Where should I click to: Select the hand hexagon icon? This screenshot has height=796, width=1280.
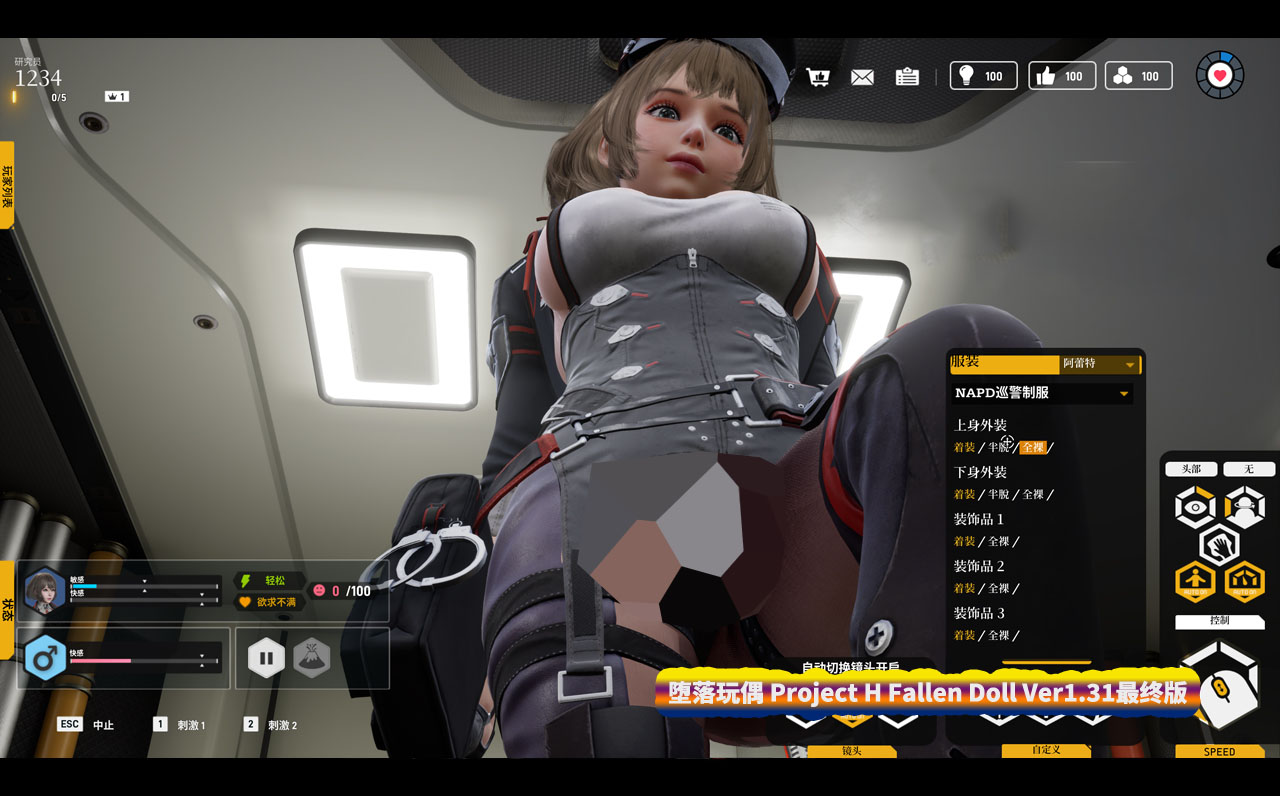tap(1220, 545)
